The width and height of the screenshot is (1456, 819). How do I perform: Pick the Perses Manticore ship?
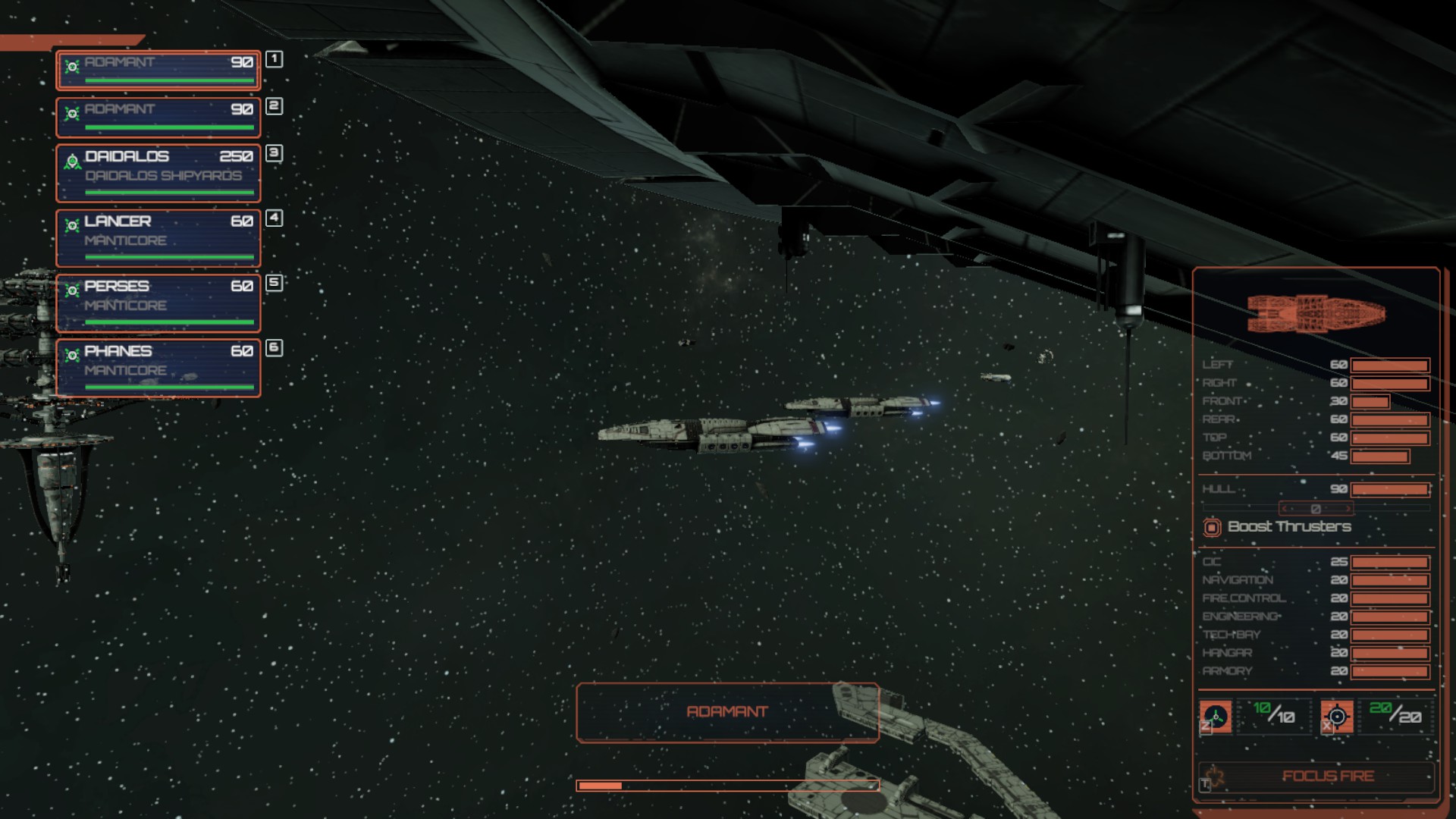158,303
